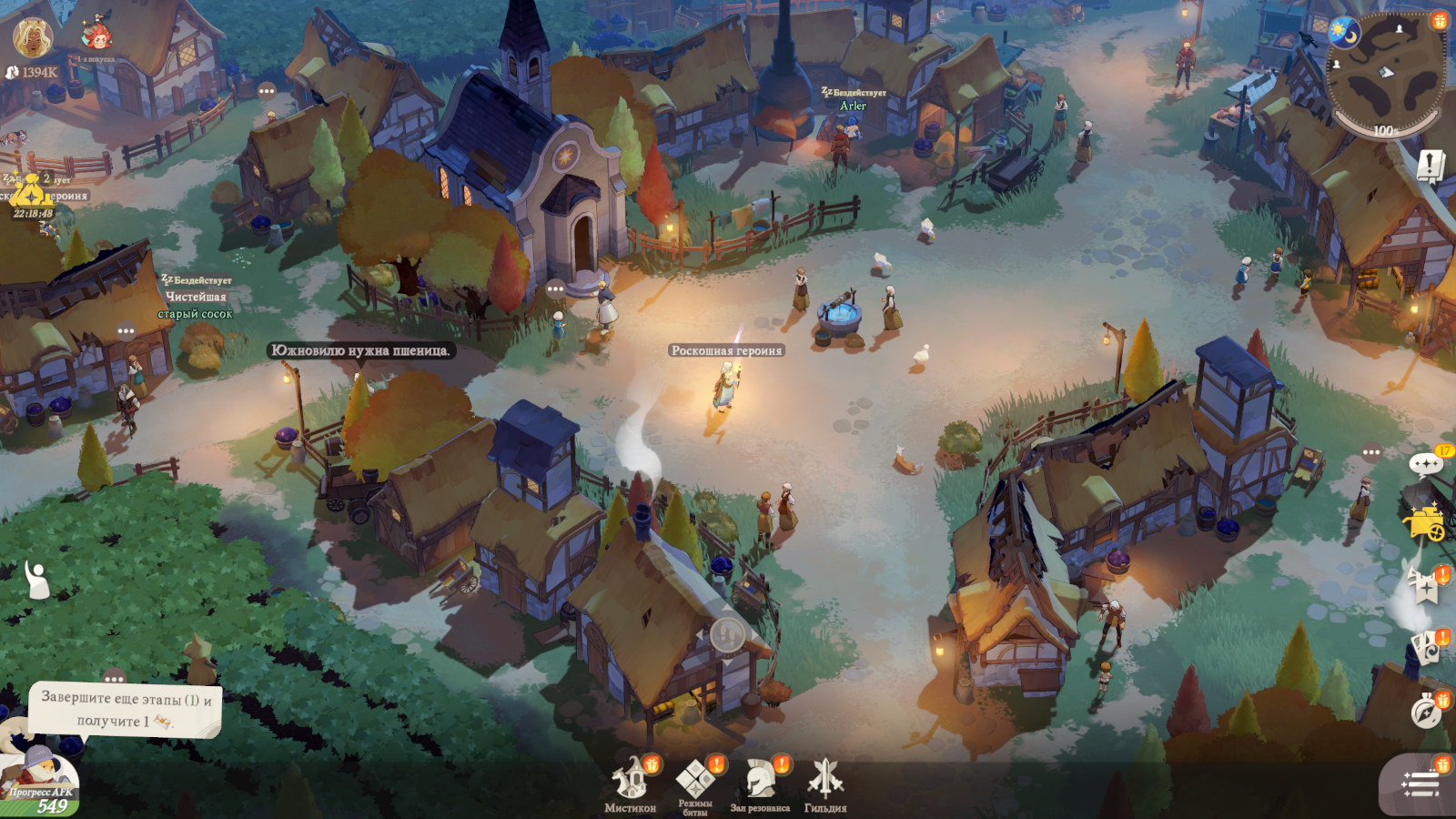Open Зал резонанса resonance hall
This screenshot has width=1456, height=819.
point(760,784)
